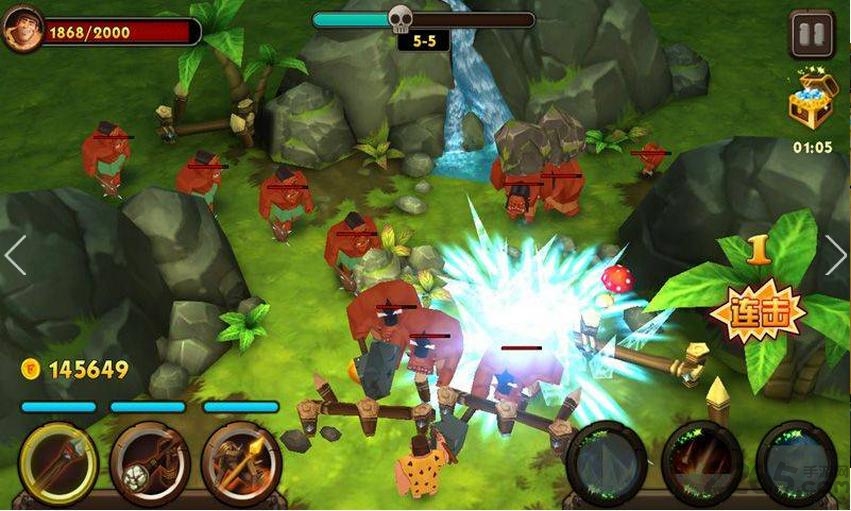Screen dimensions: 851x511
Task: Activate the grey ice spike skill
Action: [x=606, y=461]
